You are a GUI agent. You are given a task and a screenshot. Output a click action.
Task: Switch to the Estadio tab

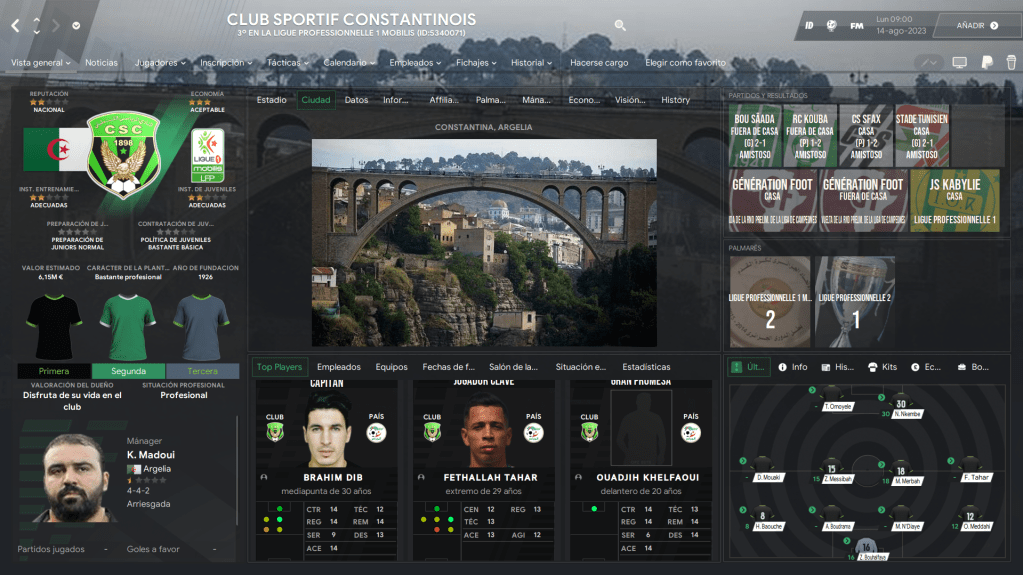271,100
